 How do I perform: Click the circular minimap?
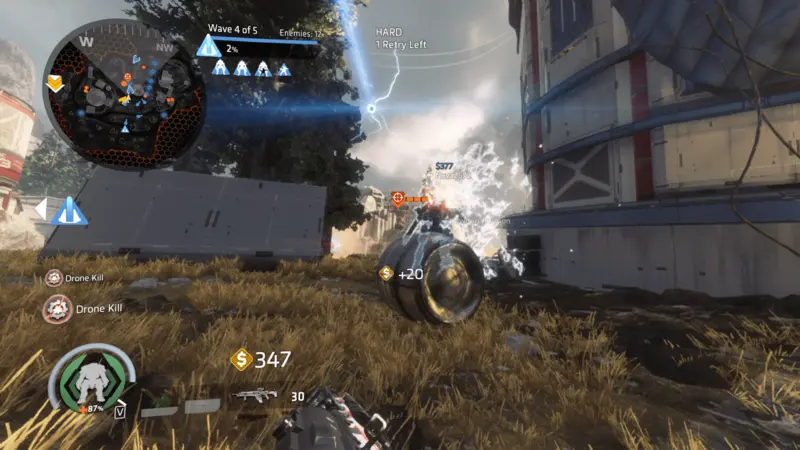coord(124,93)
